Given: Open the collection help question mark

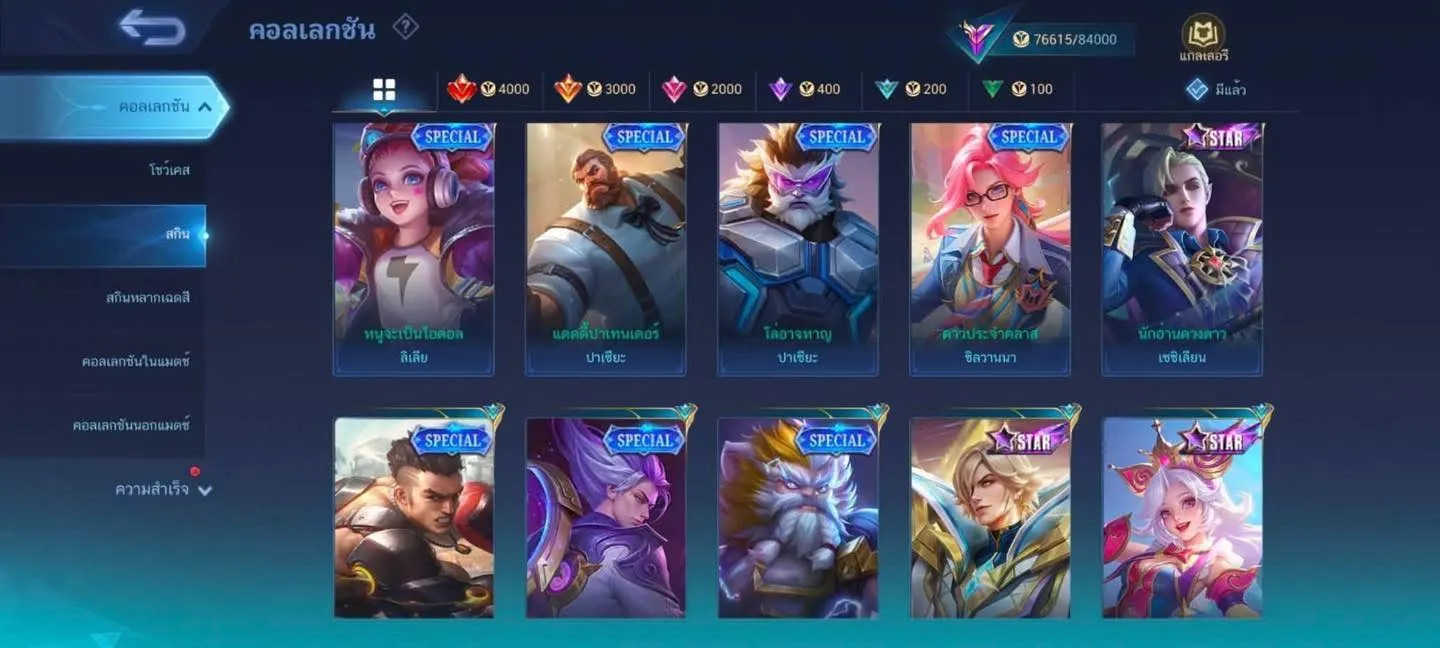Looking at the screenshot, I should tap(405, 27).
